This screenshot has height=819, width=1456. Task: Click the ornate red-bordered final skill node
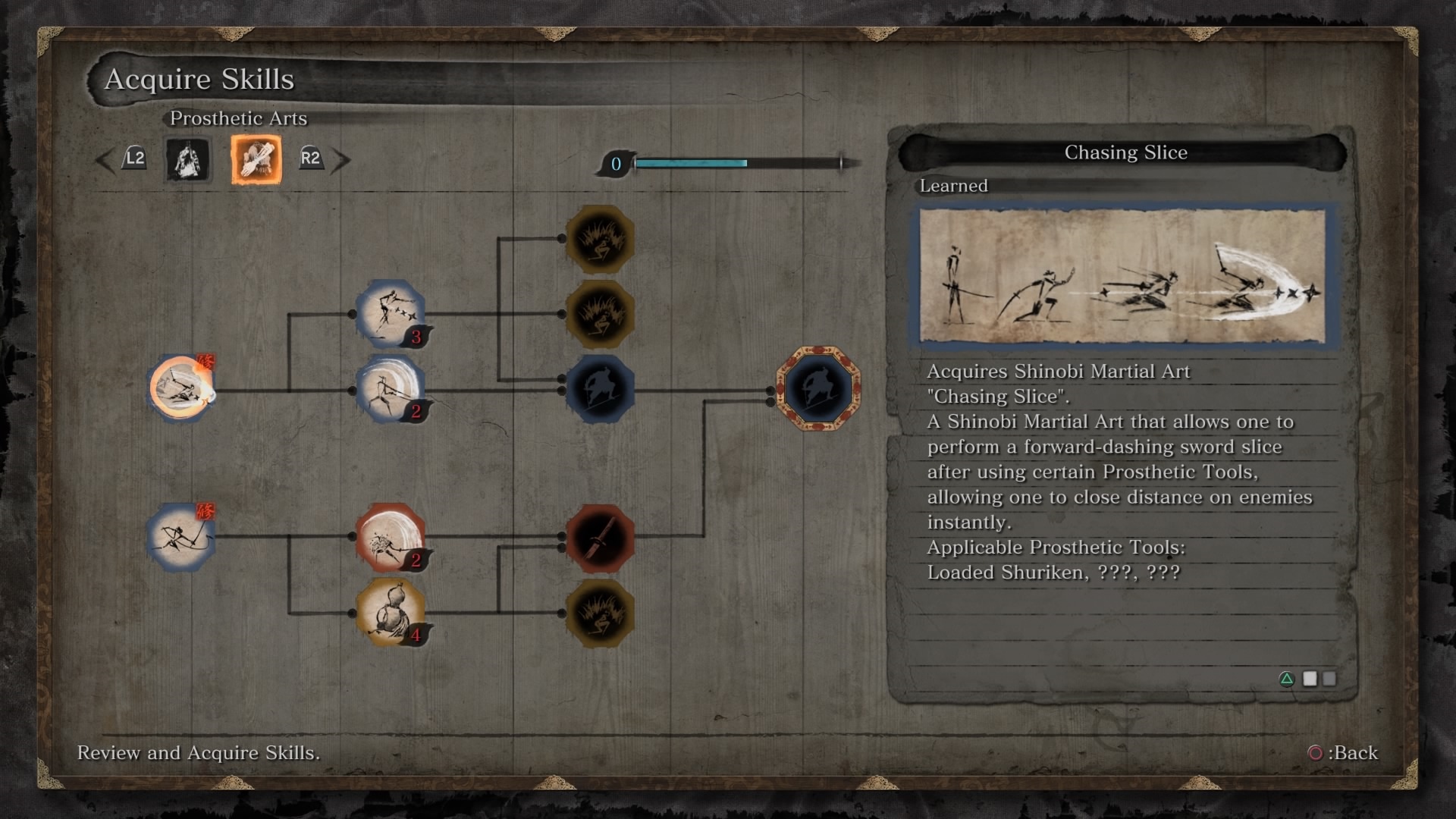(818, 388)
